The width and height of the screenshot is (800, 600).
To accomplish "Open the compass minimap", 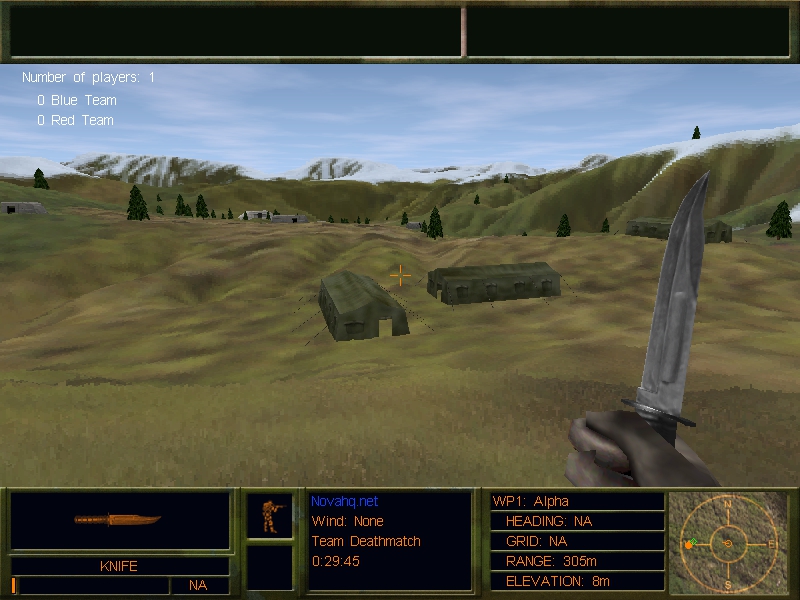I will click(x=728, y=543).
